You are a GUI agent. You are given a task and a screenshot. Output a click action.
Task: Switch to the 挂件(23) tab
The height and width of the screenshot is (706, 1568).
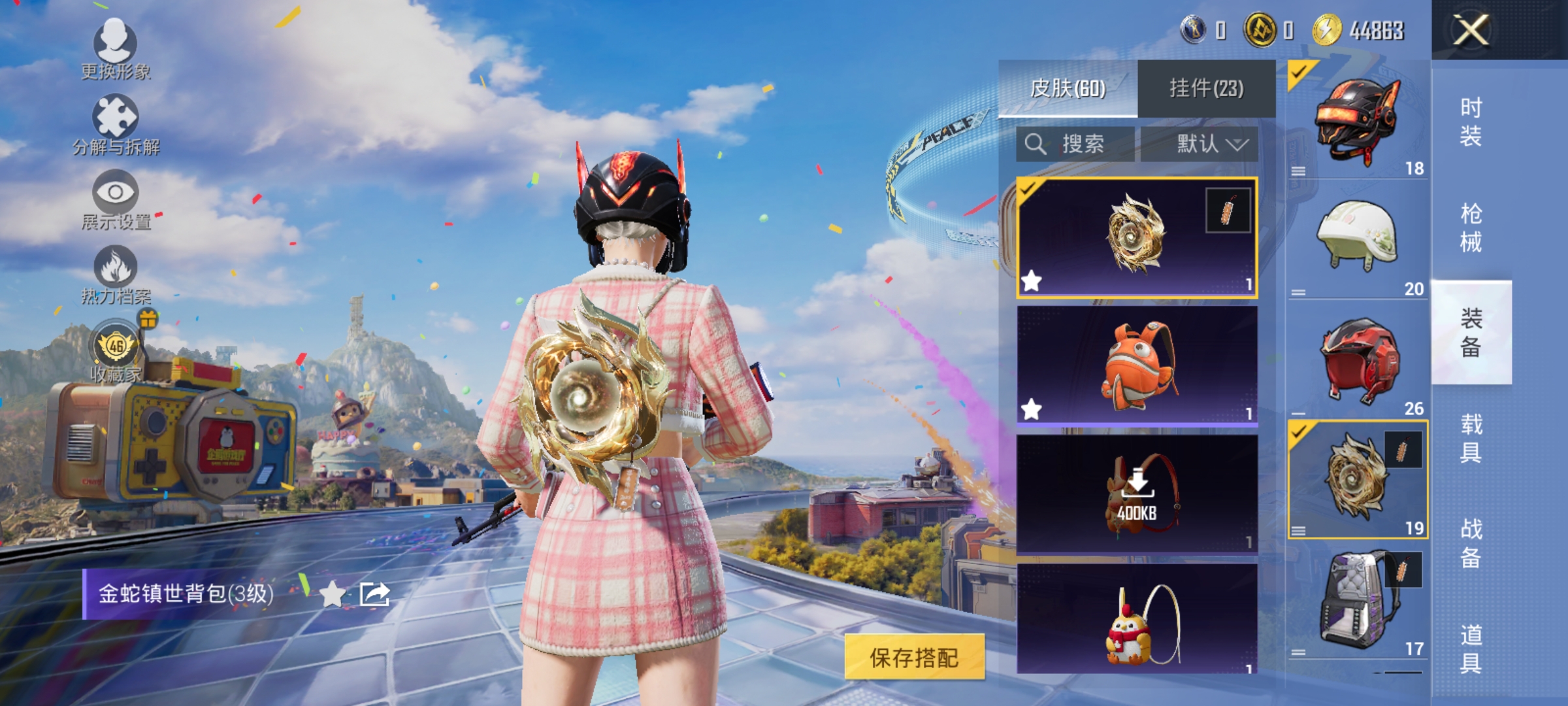[x=1204, y=88]
